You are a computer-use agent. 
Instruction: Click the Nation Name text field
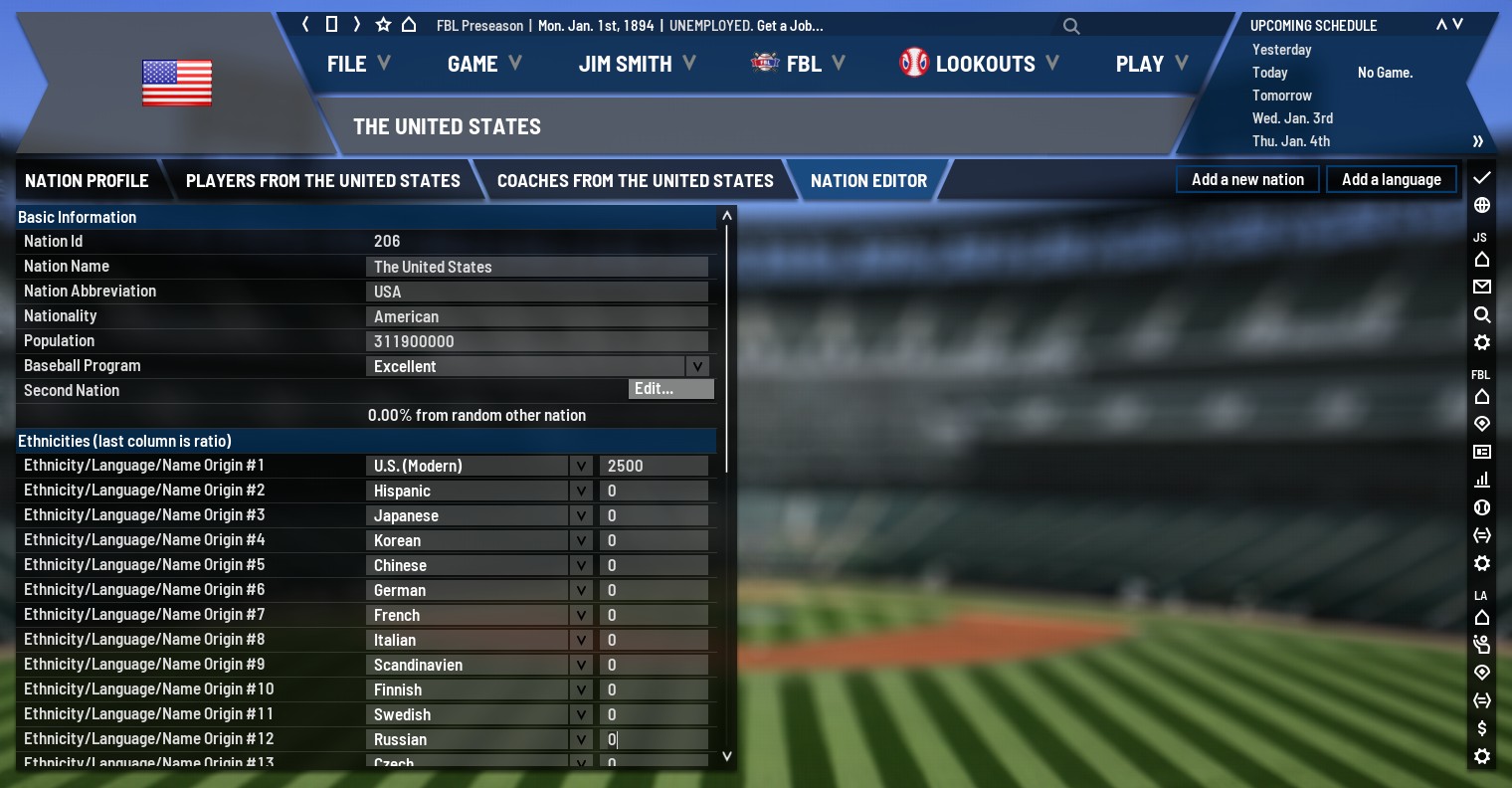coord(537,267)
